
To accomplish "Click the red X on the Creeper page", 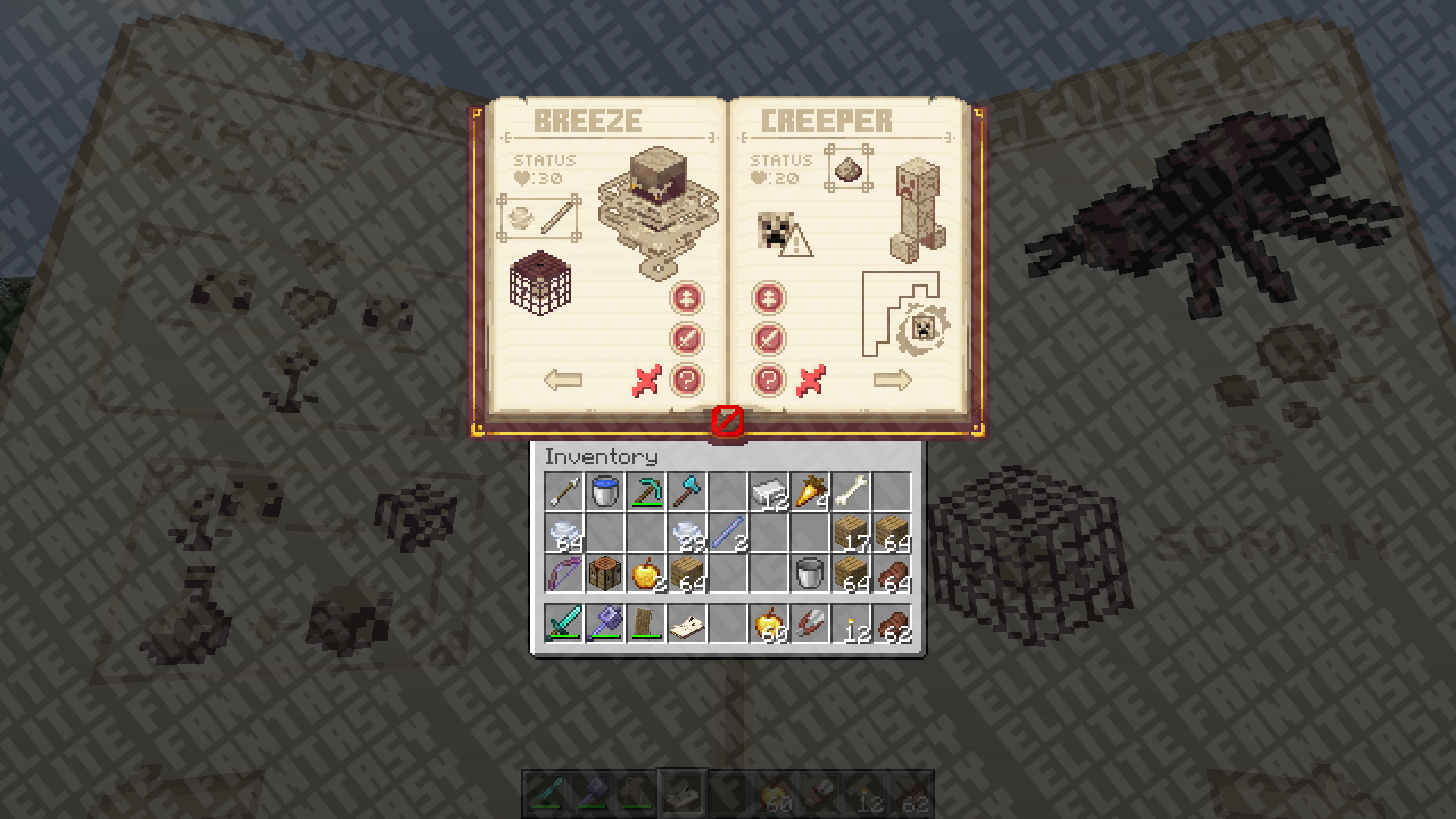I will (x=811, y=381).
